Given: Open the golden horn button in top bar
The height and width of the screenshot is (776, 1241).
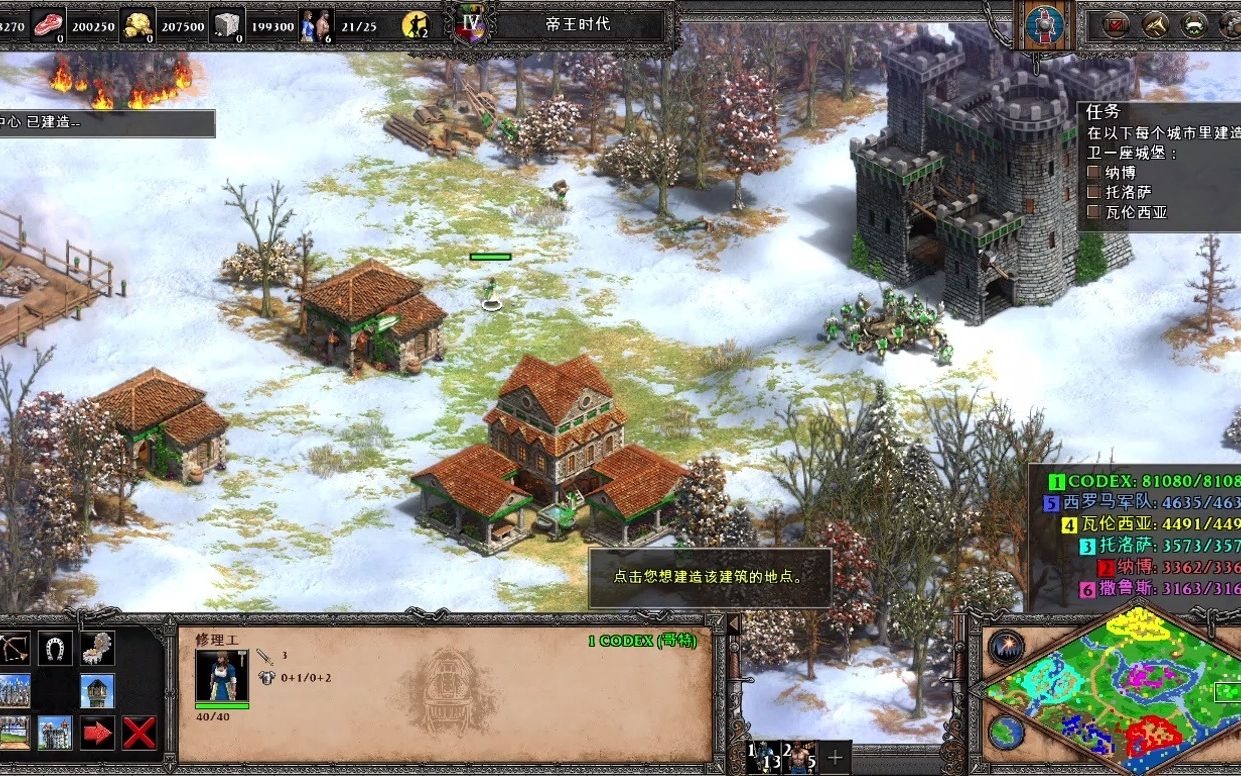Looking at the screenshot, I should 1156,24.
